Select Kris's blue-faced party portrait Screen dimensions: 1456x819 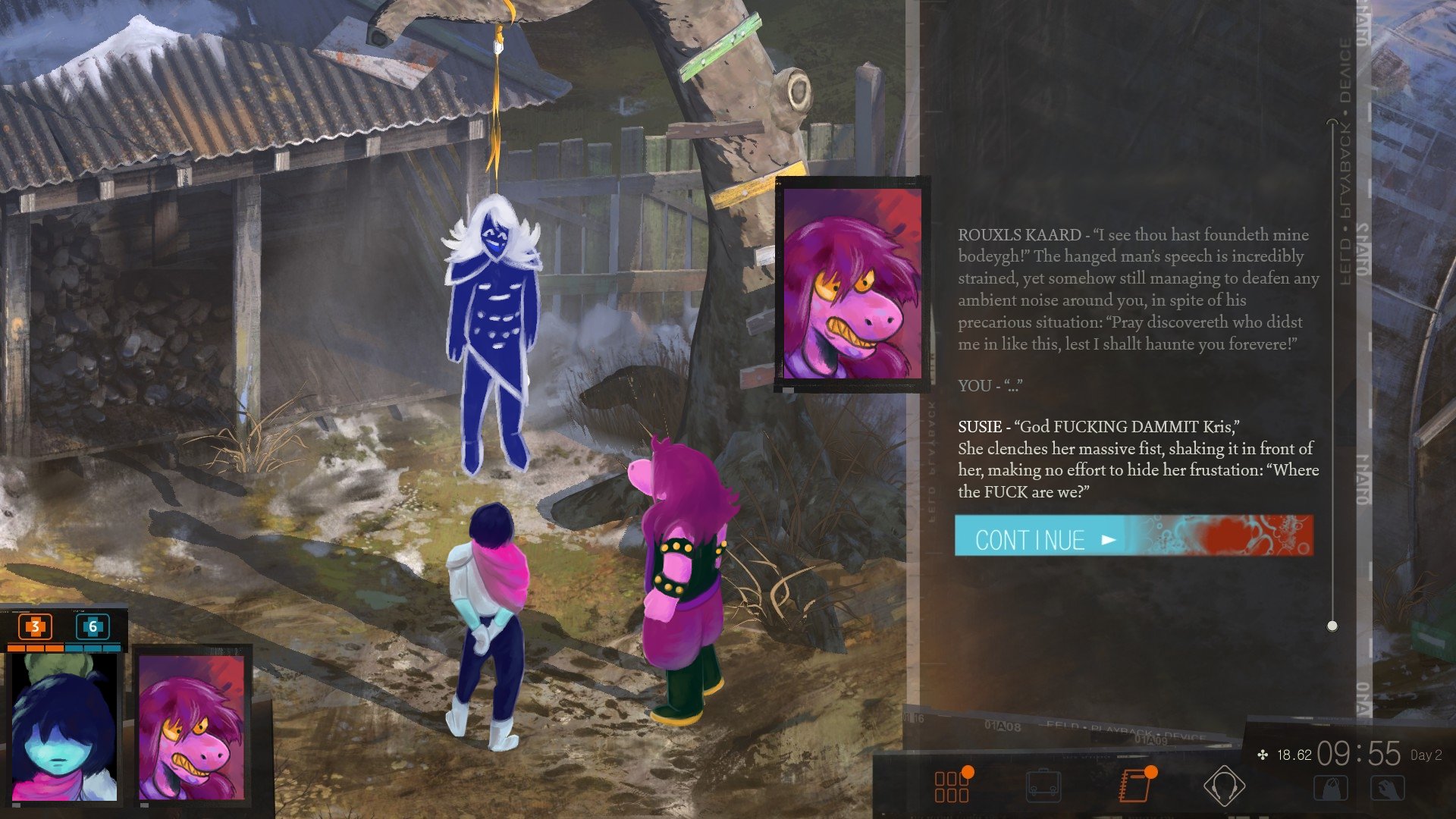64,726
